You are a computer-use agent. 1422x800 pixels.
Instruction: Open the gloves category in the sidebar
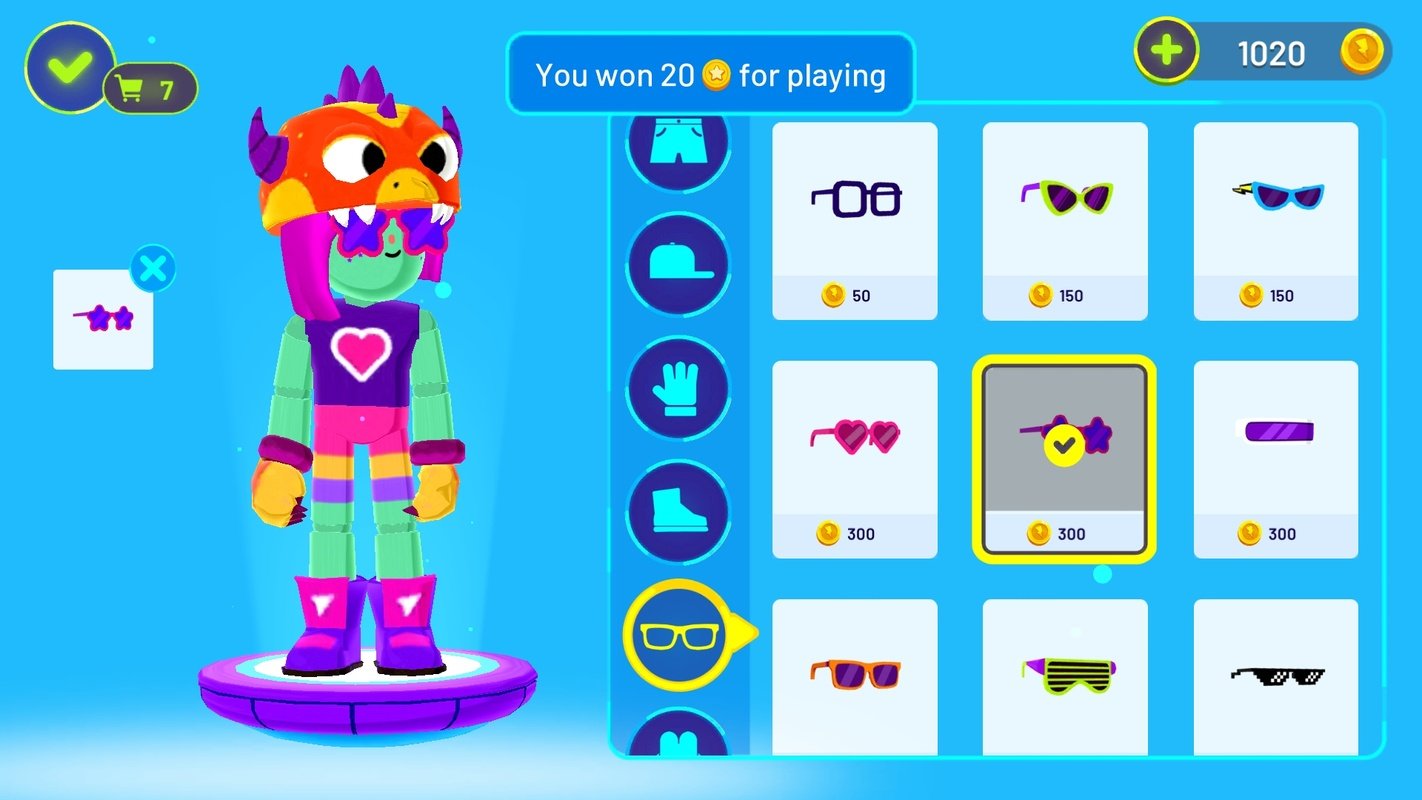click(x=678, y=390)
